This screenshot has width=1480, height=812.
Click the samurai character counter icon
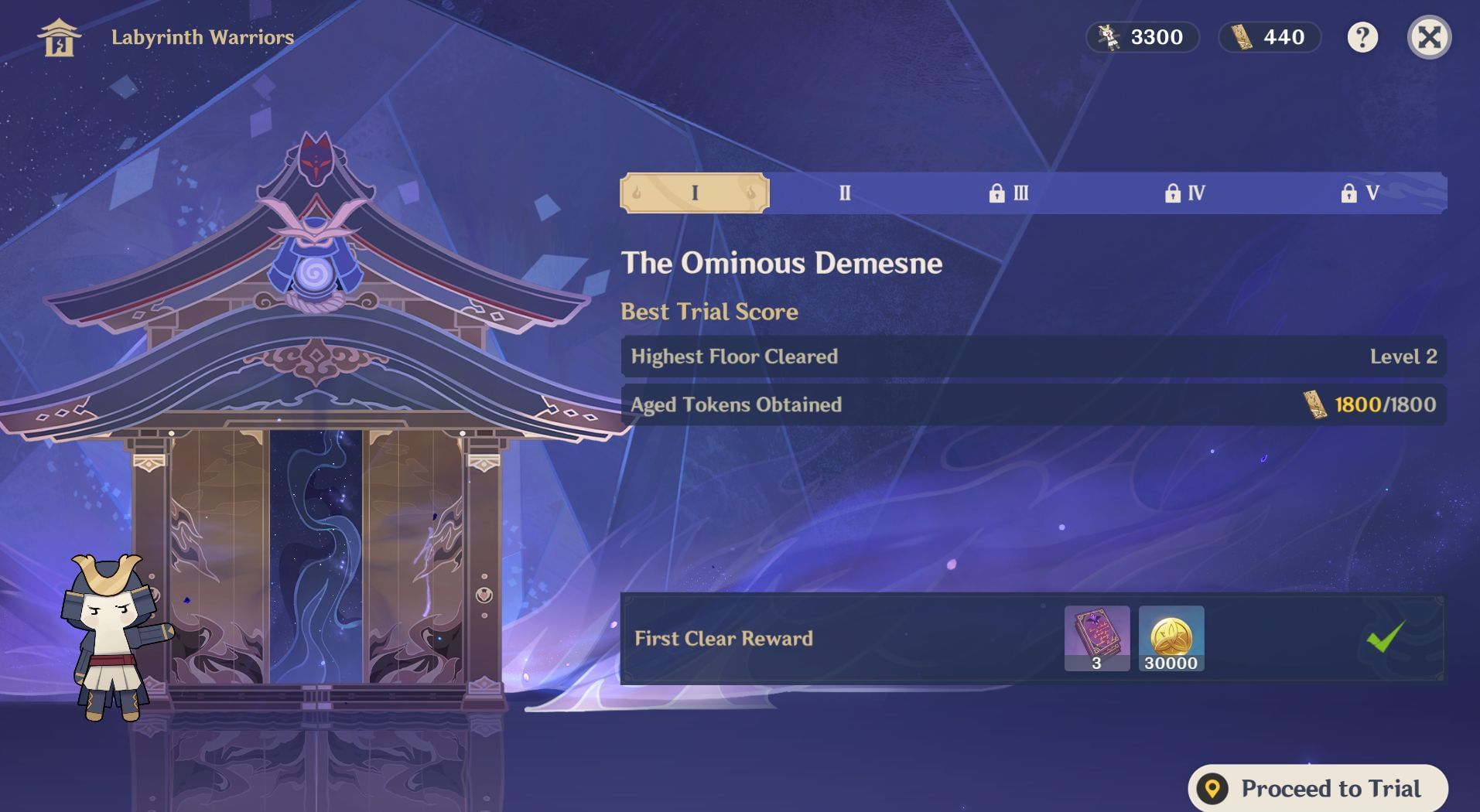[1109, 37]
